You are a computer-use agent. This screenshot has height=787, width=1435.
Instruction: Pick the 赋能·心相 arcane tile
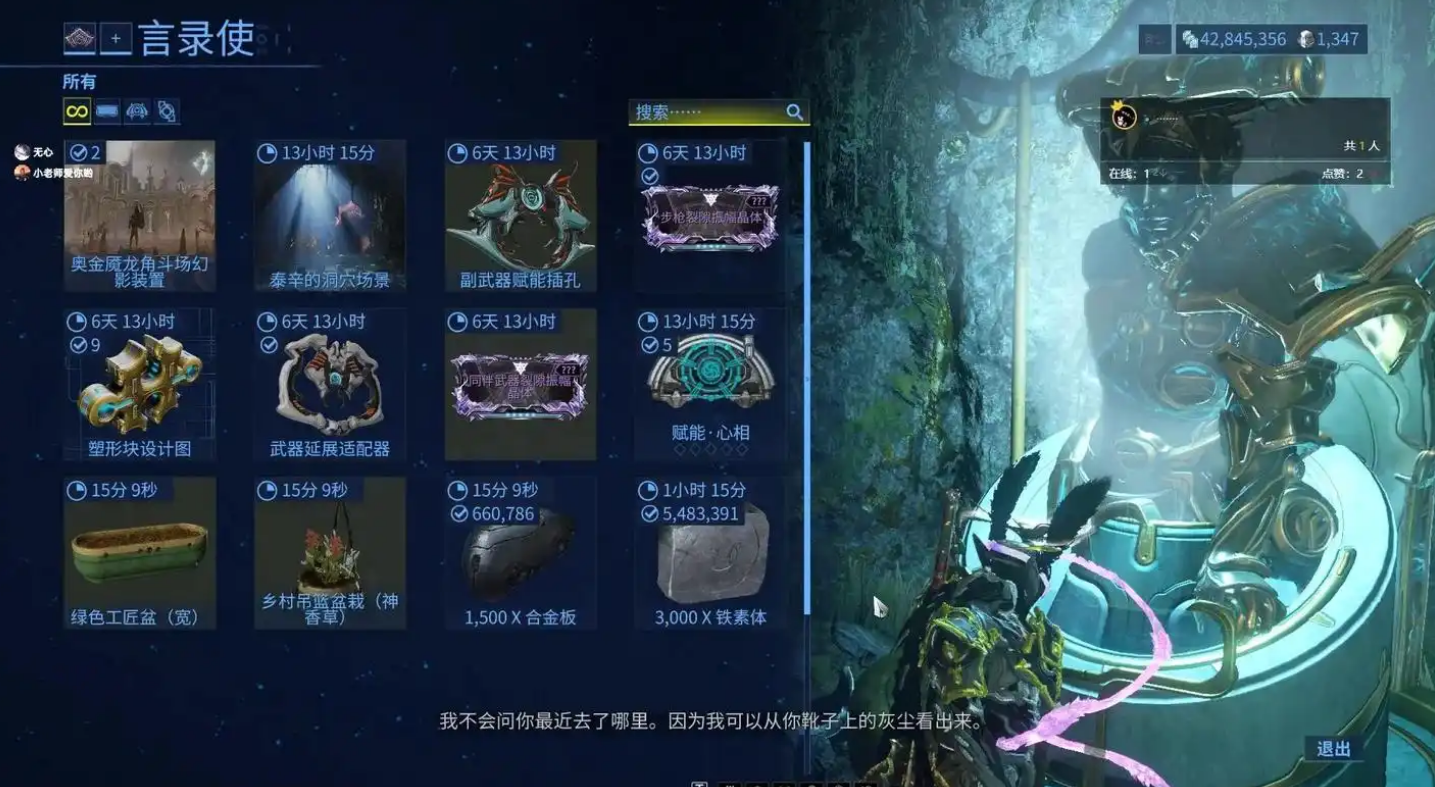(x=710, y=385)
